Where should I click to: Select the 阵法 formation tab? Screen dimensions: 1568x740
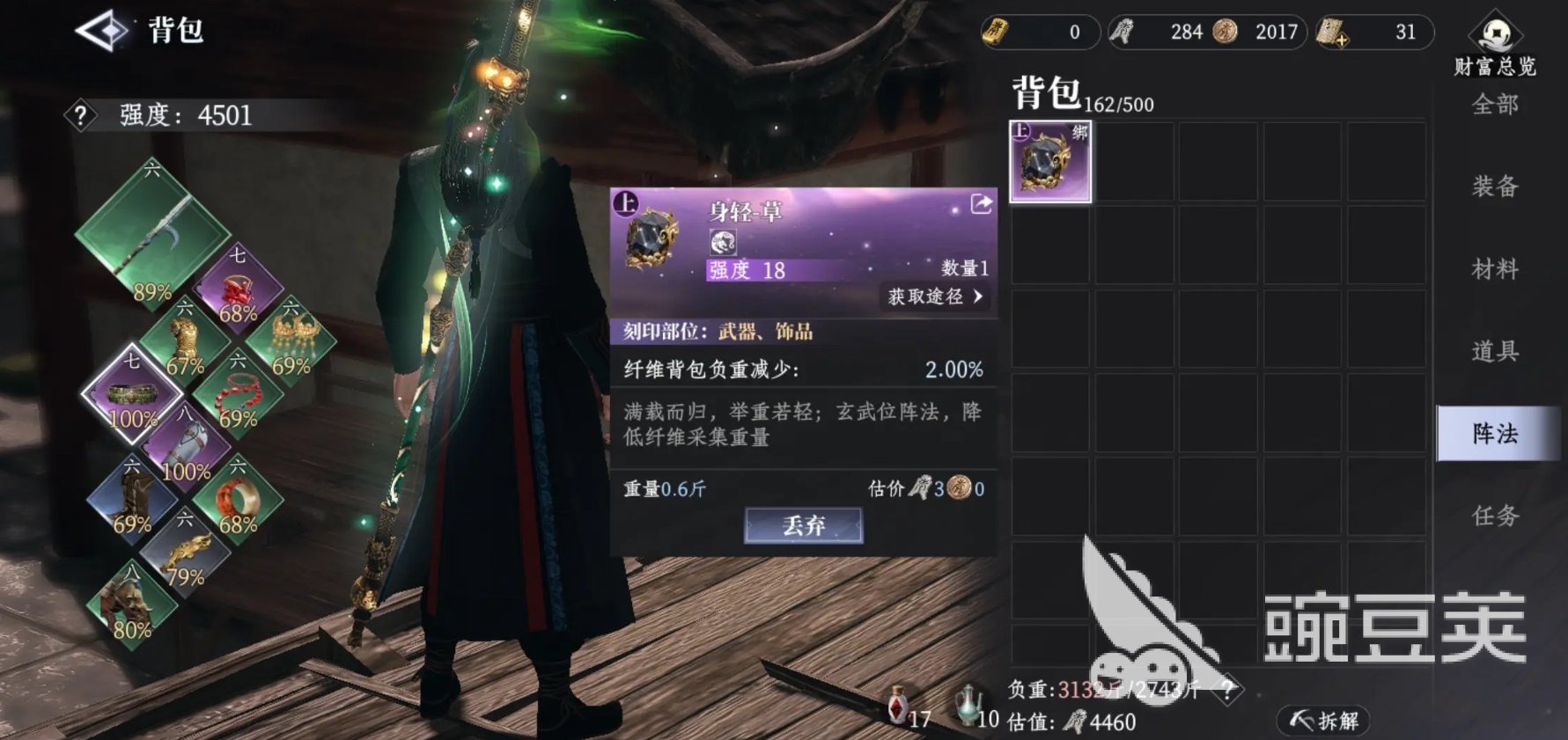coord(1494,433)
